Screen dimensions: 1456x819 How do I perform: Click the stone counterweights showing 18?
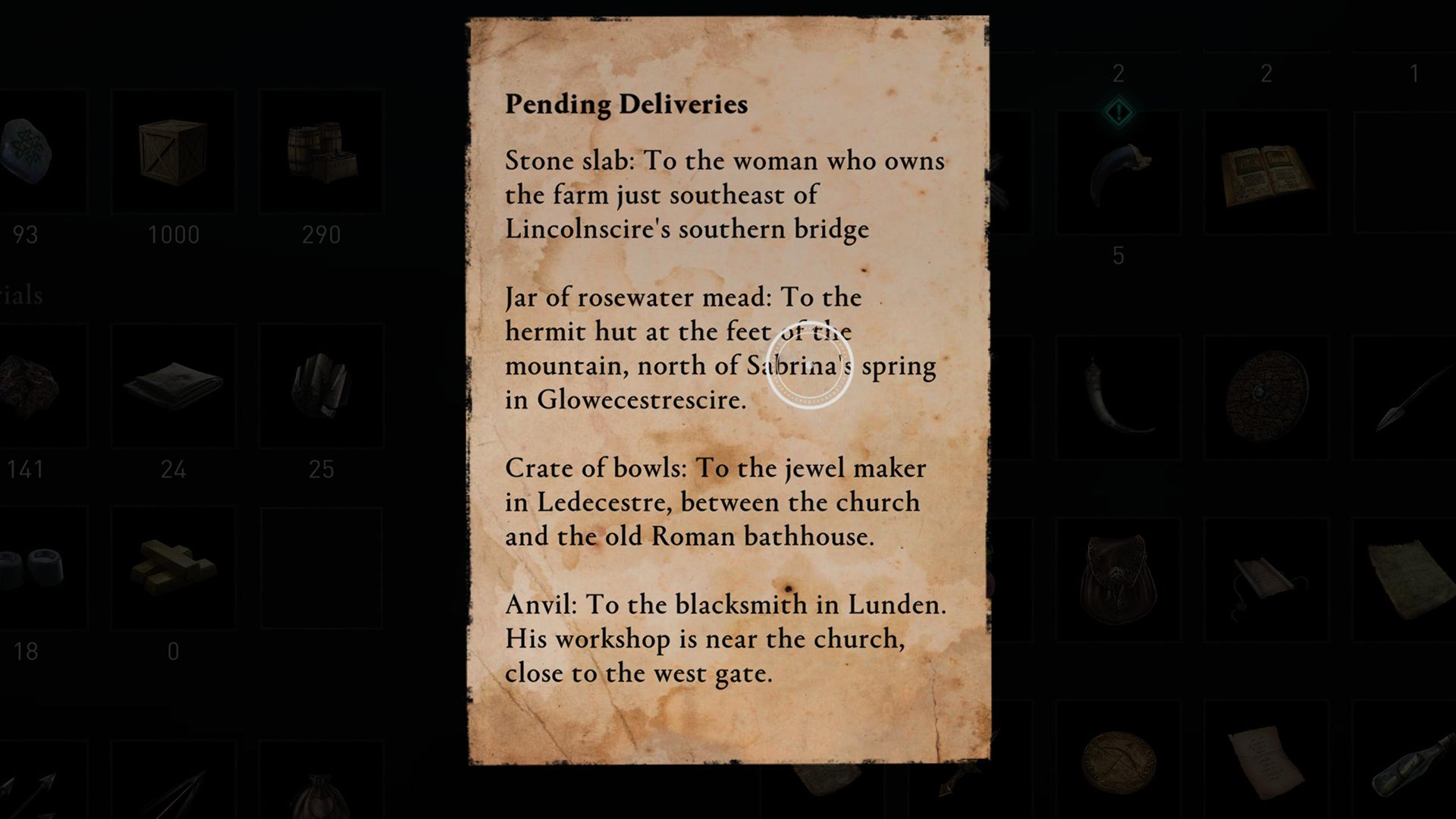pyautogui.click(x=27, y=569)
